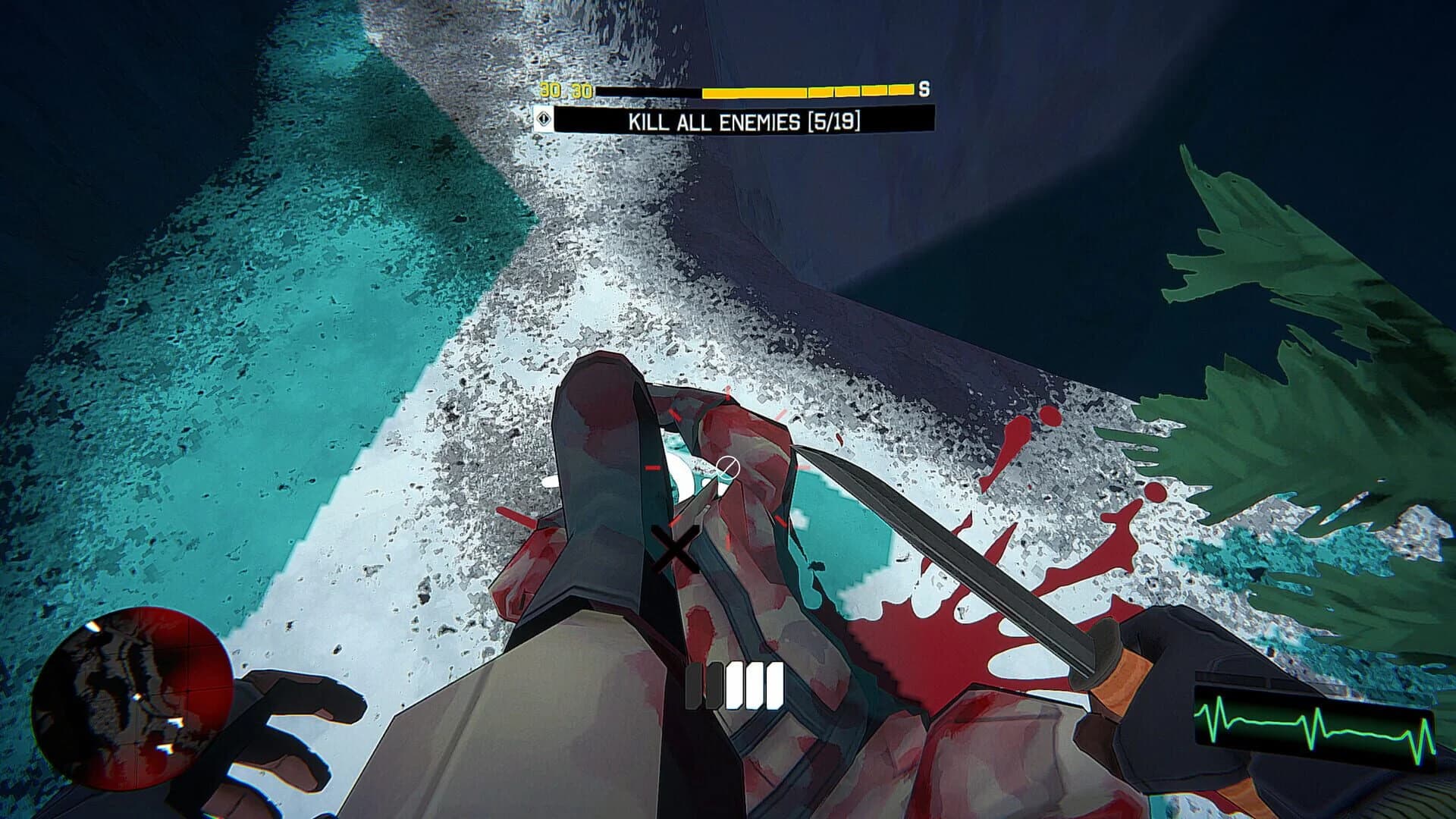Screen dimensions: 1456x819
Task: Click the diamond objective marker icon
Action: click(x=544, y=120)
